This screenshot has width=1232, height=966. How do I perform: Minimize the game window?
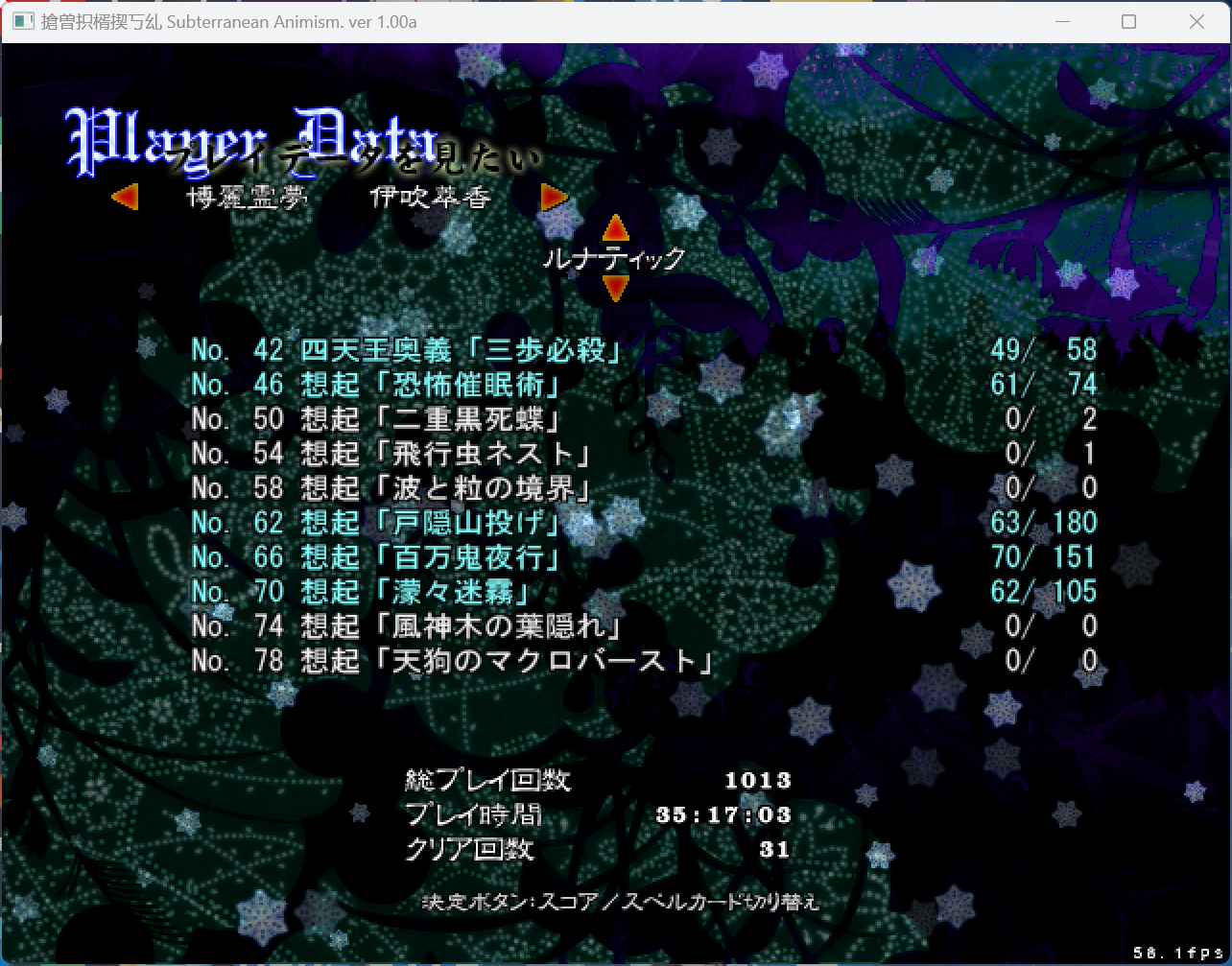[x=1061, y=21]
